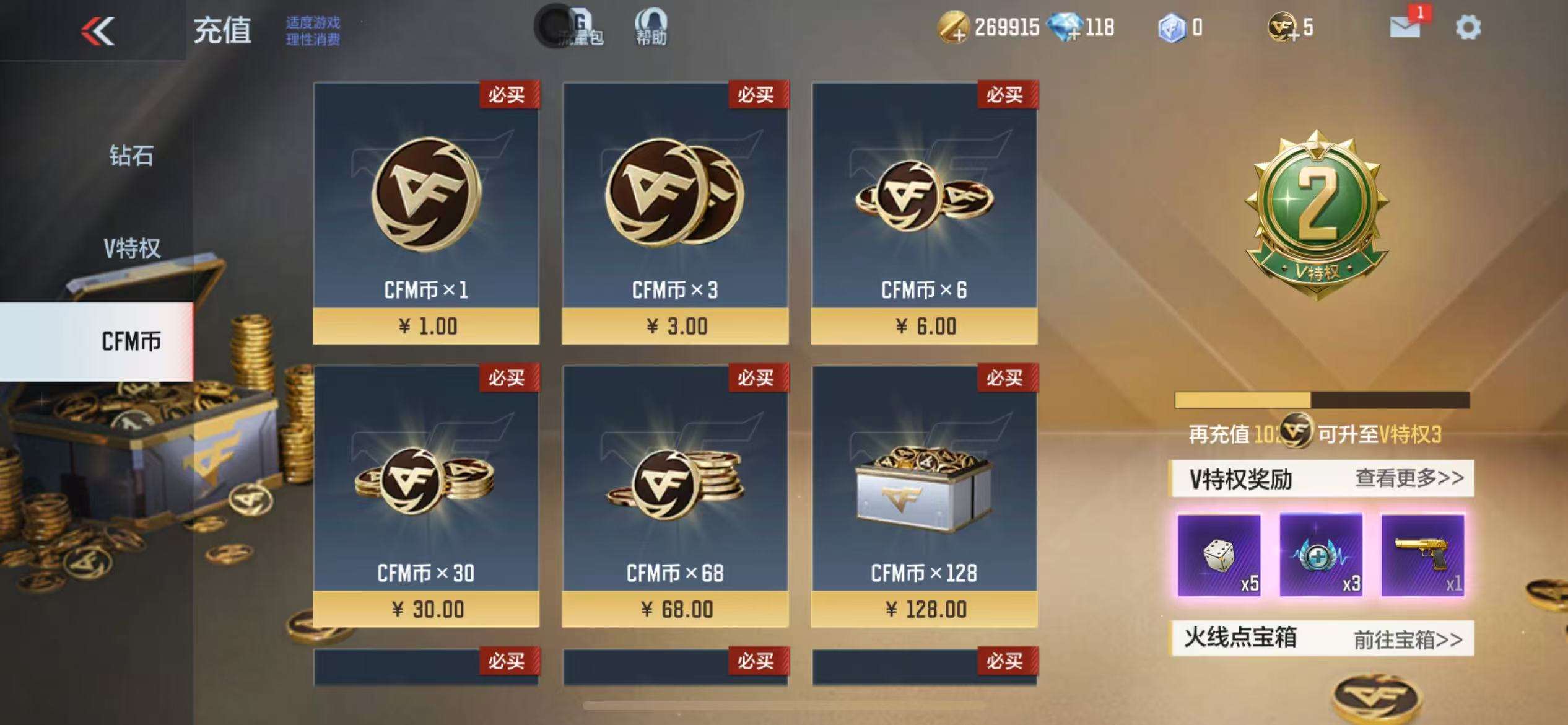The width and height of the screenshot is (1568, 725).
Task: Go back using the double-arrow button
Action: (x=98, y=30)
